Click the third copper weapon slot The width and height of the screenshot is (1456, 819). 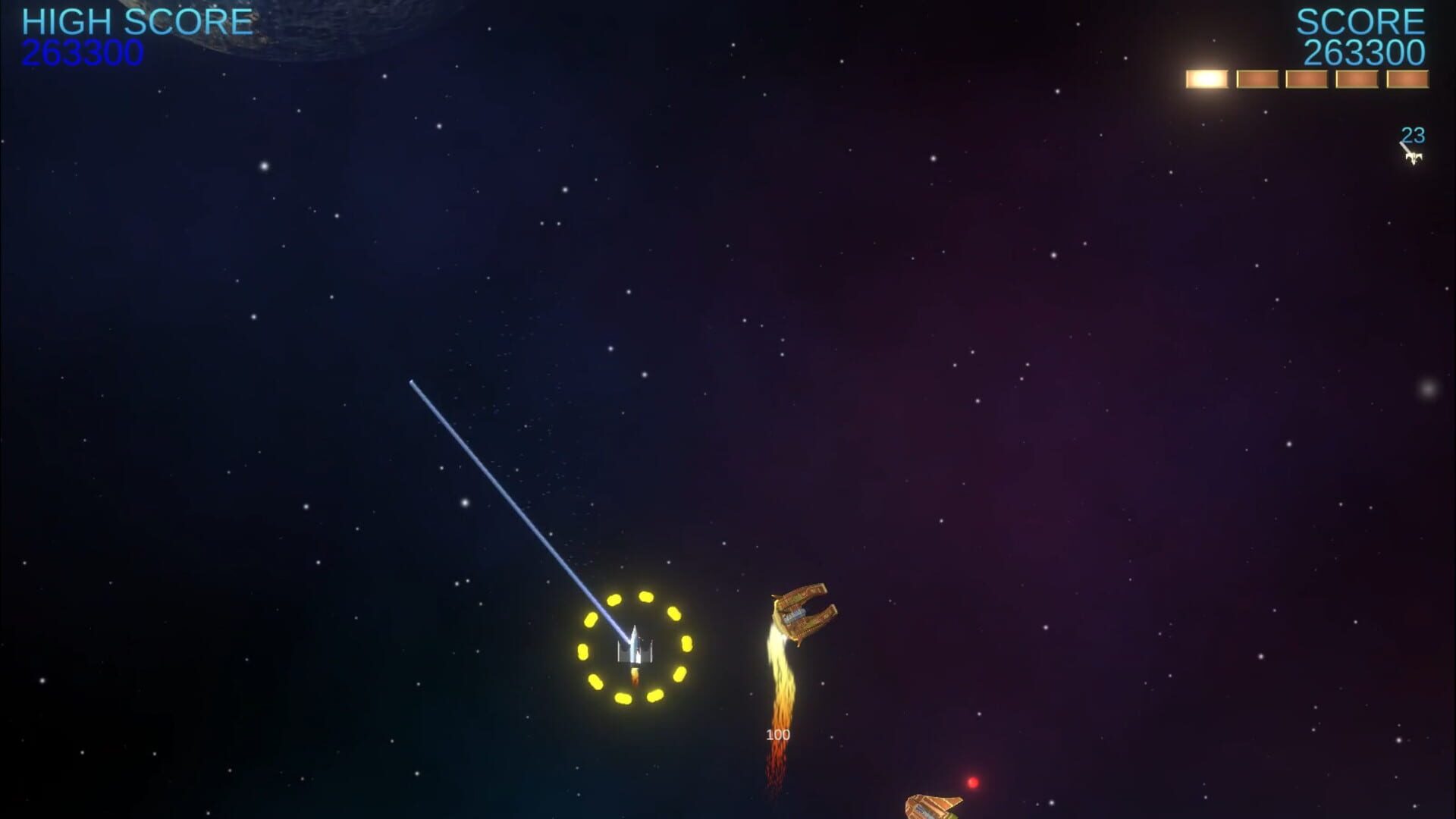(x=1305, y=77)
